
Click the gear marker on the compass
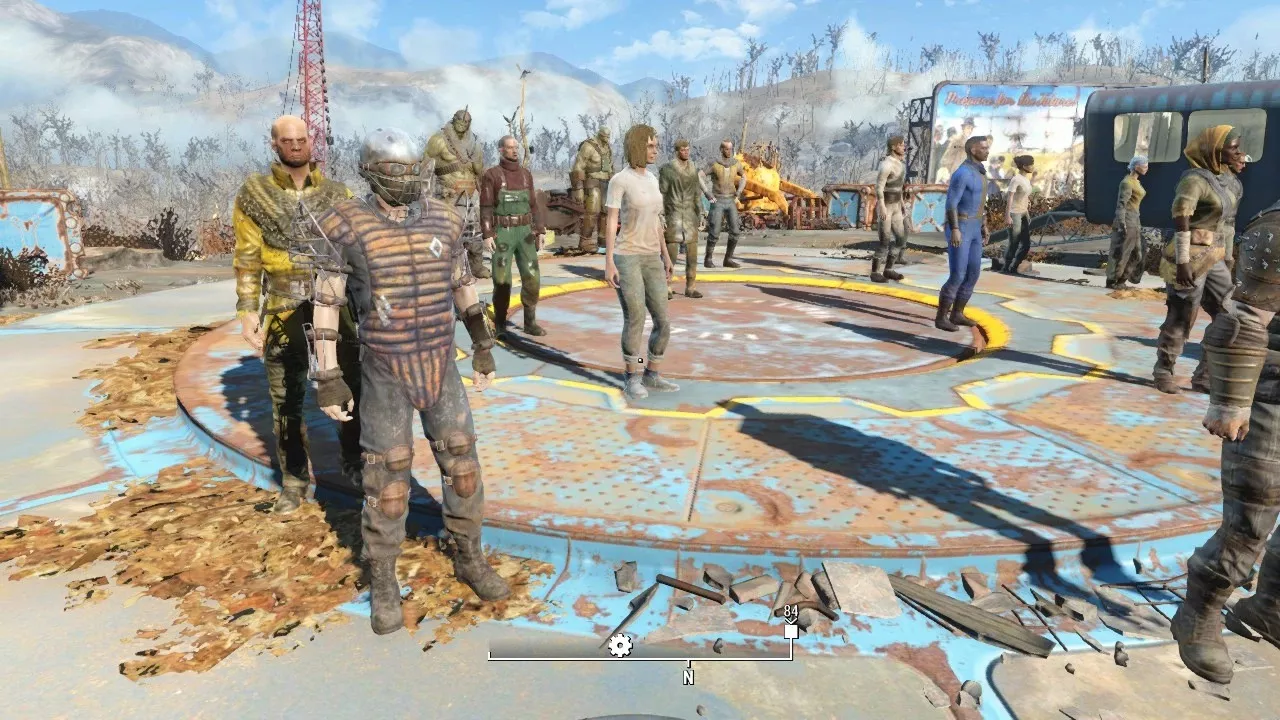(620, 645)
